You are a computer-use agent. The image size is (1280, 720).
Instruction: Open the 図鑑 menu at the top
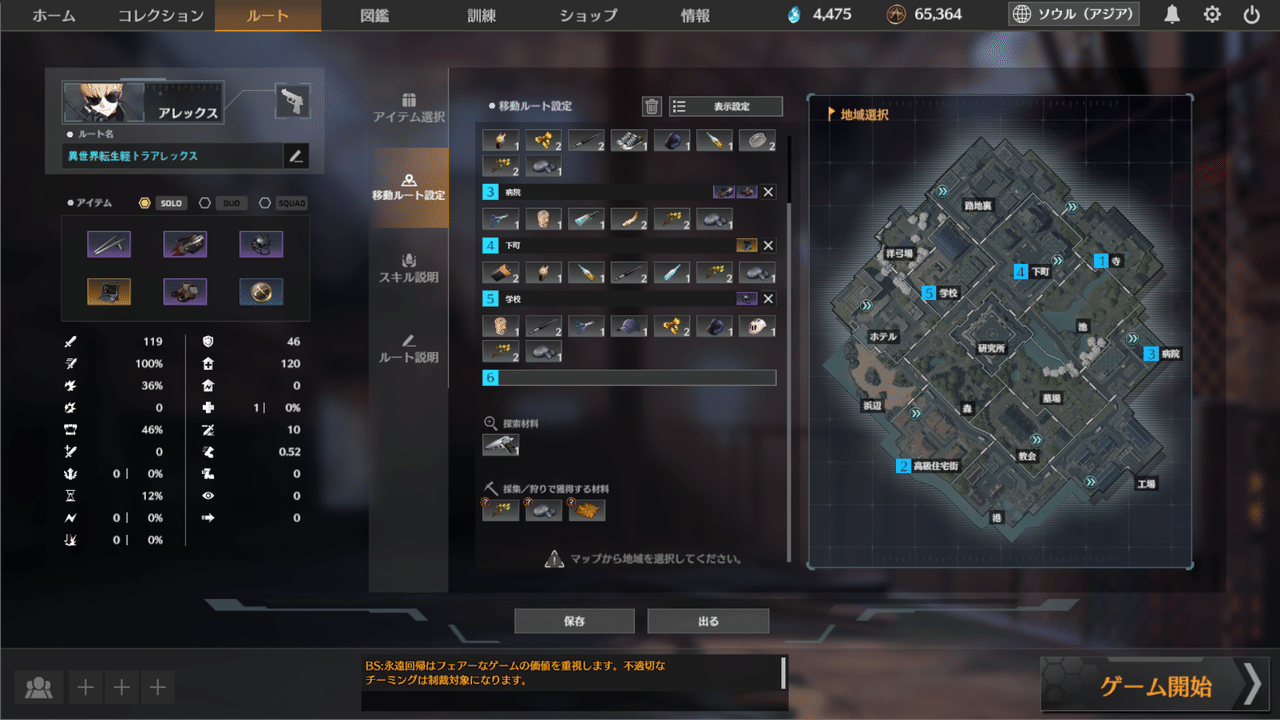coord(374,16)
